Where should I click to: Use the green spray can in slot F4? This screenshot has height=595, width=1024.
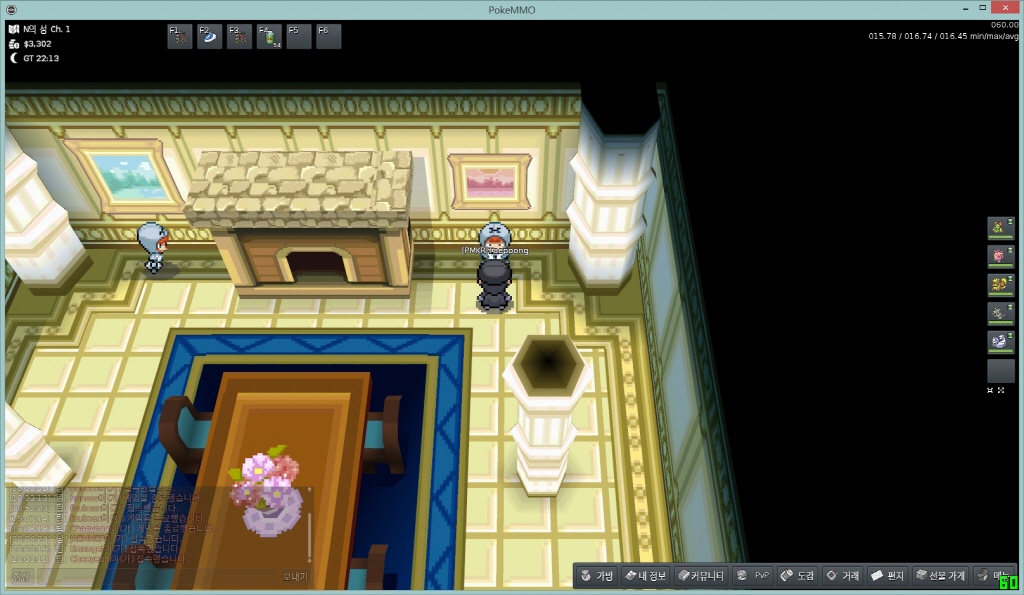click(x=270, y=37)
